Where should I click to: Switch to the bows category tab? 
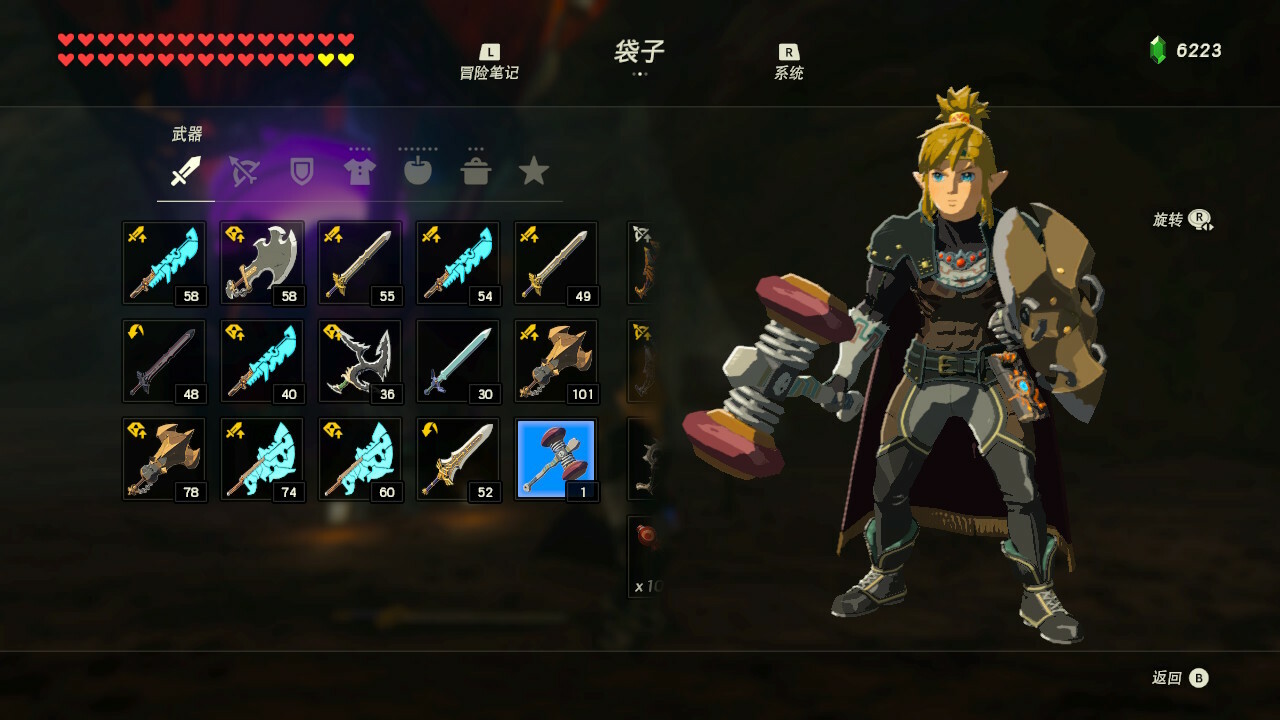point(244,172)
